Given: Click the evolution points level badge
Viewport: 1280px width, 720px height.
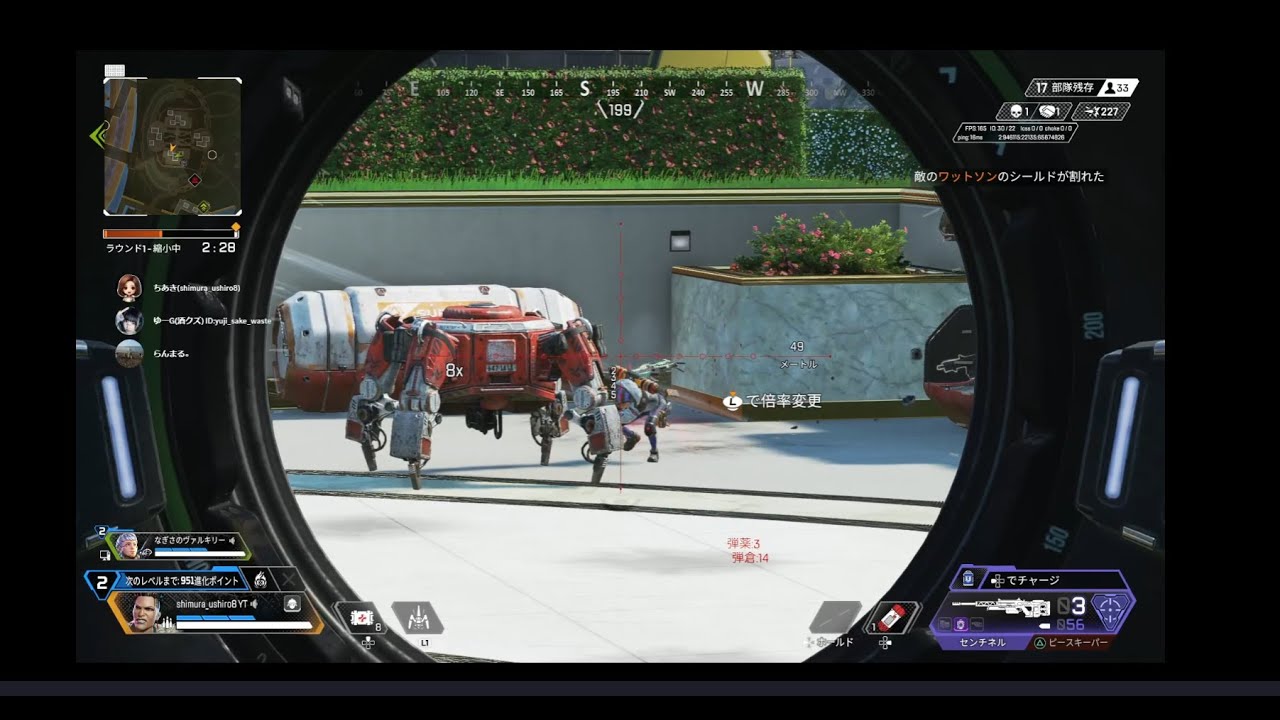Looking at the screenshot, I should coord(101,580).
